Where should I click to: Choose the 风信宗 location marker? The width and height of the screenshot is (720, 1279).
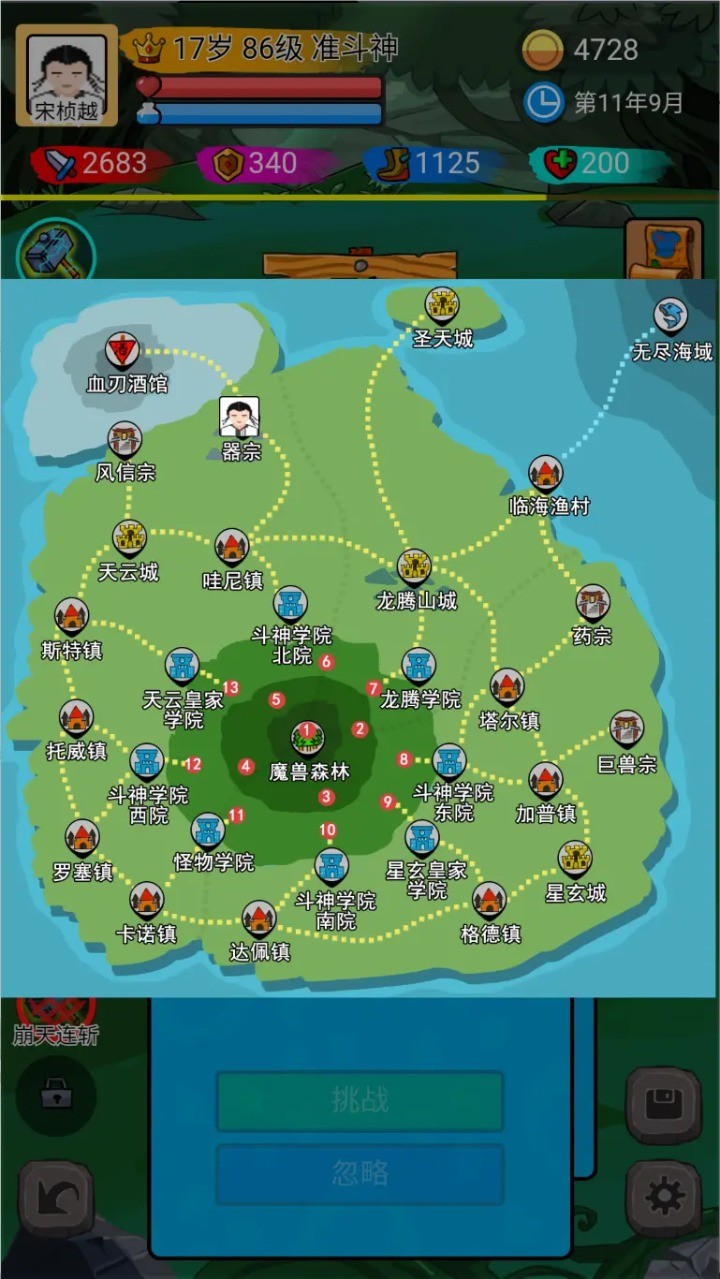125,440
